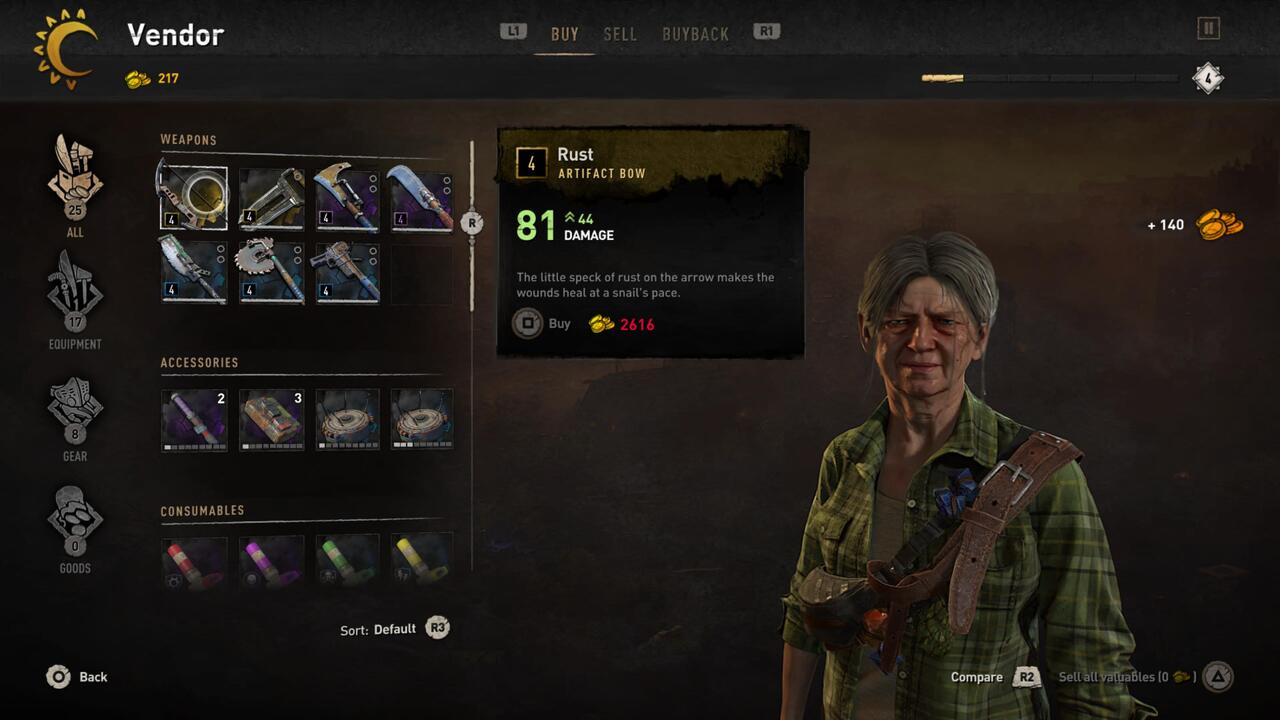Select the rusty box accessory with quantity 3
Image resolution: width=1280 pixels, height=720 pixels.
click(x=271, y=419)
